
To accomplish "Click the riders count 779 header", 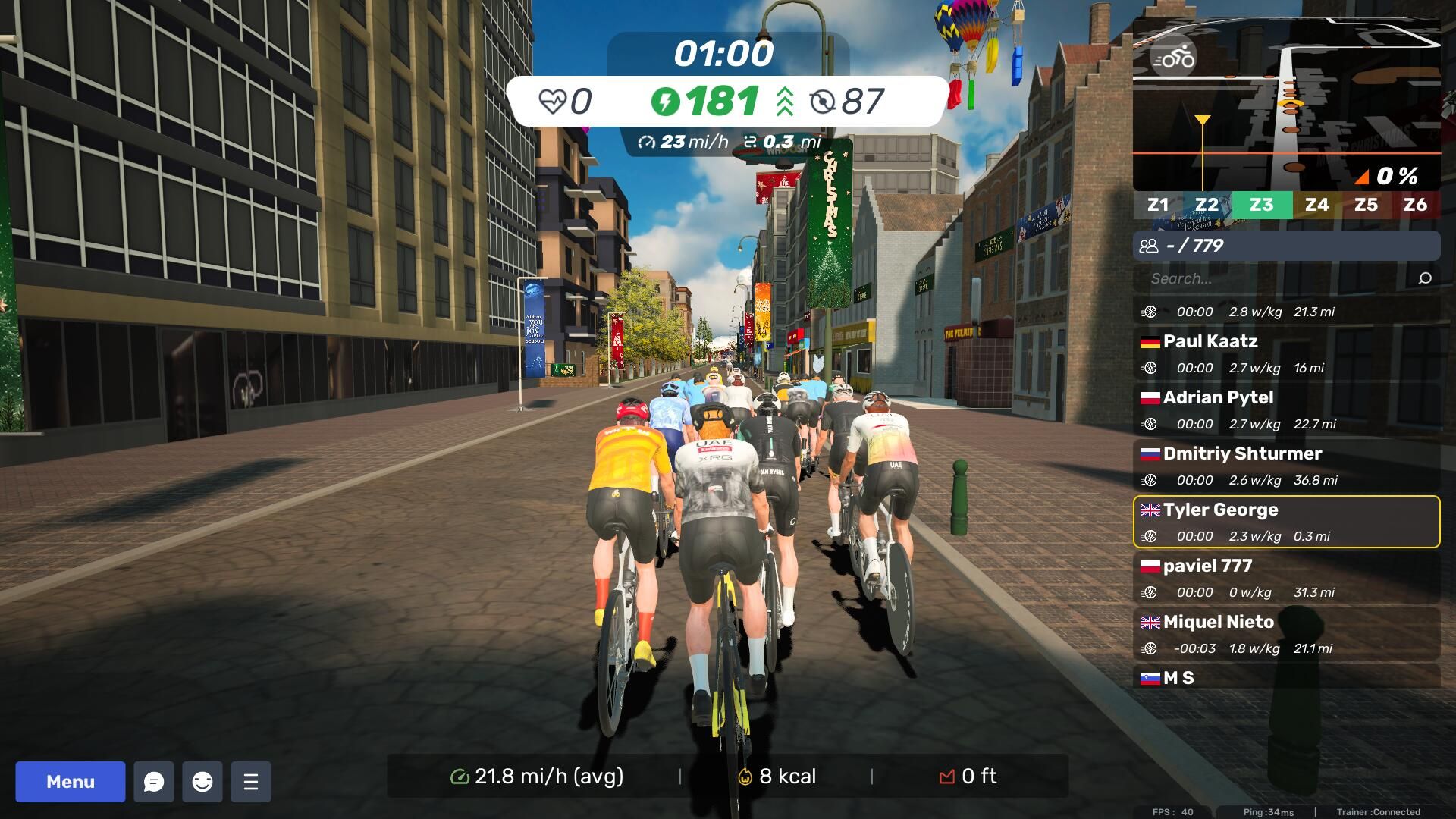I will [1286, 246].
